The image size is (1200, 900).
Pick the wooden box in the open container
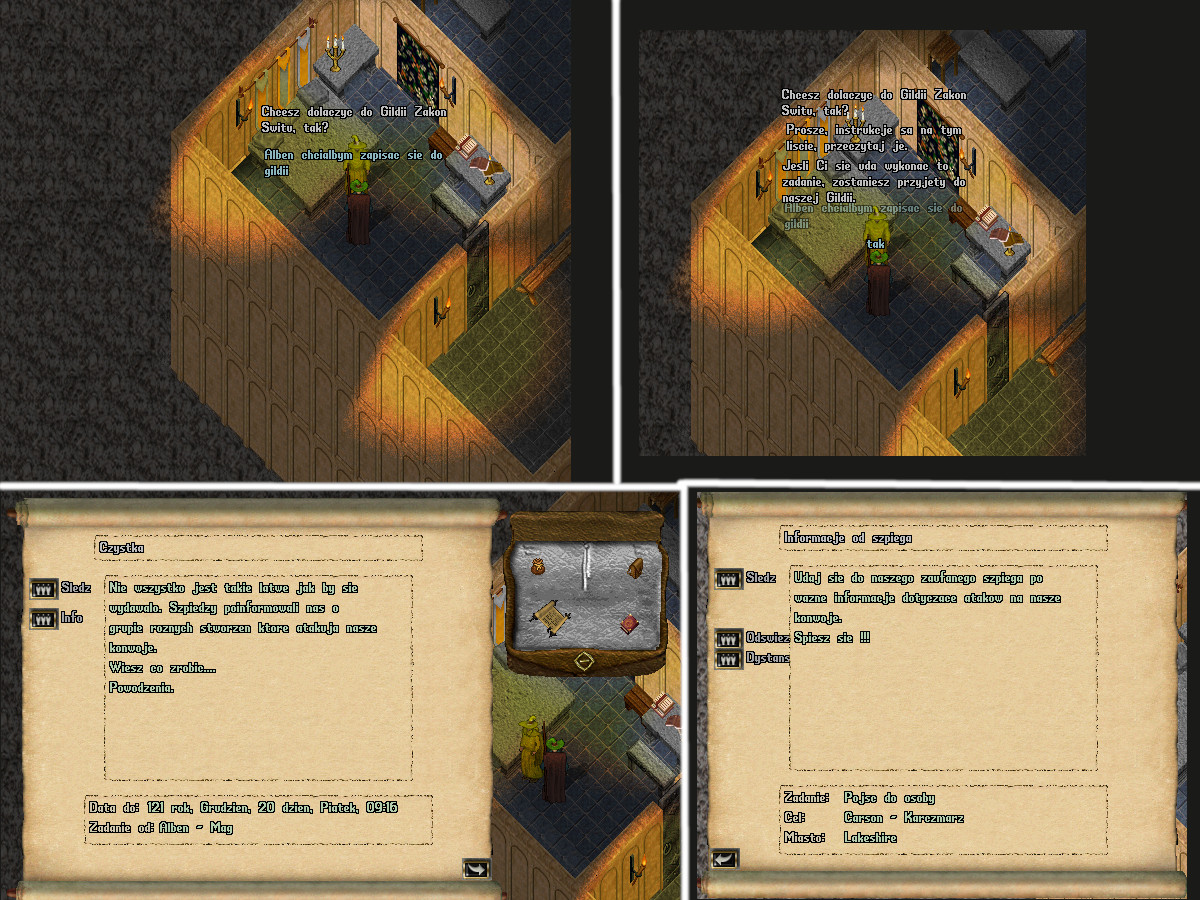click(634, 568)
